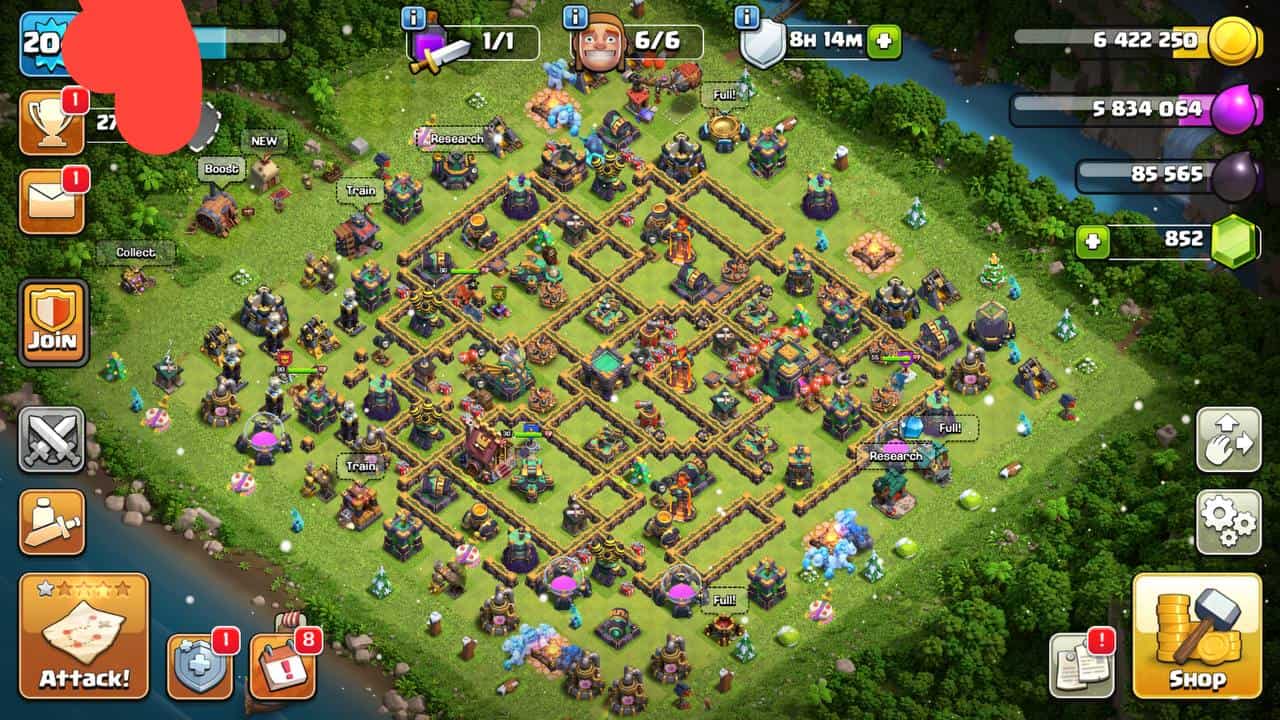Open the blue shield icon with plus
The height and width of the screenshot is (720, 1280).
[x=199, y=666]
